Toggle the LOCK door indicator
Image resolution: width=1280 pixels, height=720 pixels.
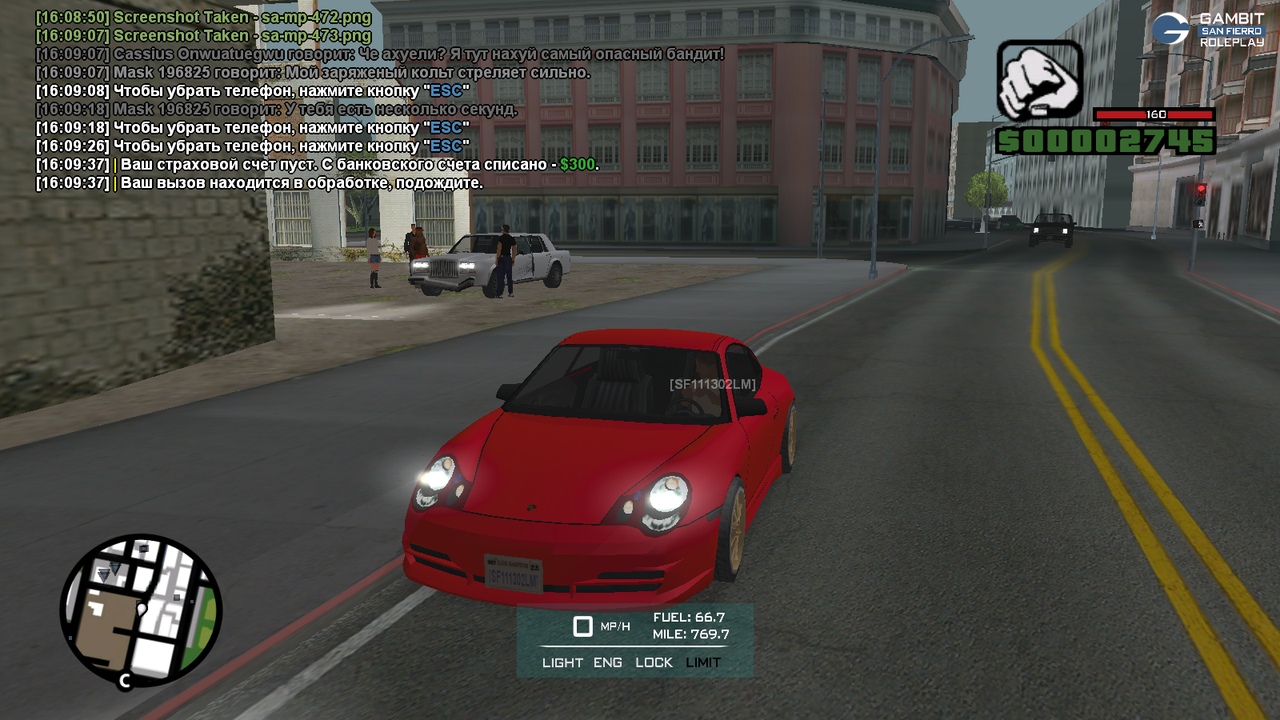(654, 662)
